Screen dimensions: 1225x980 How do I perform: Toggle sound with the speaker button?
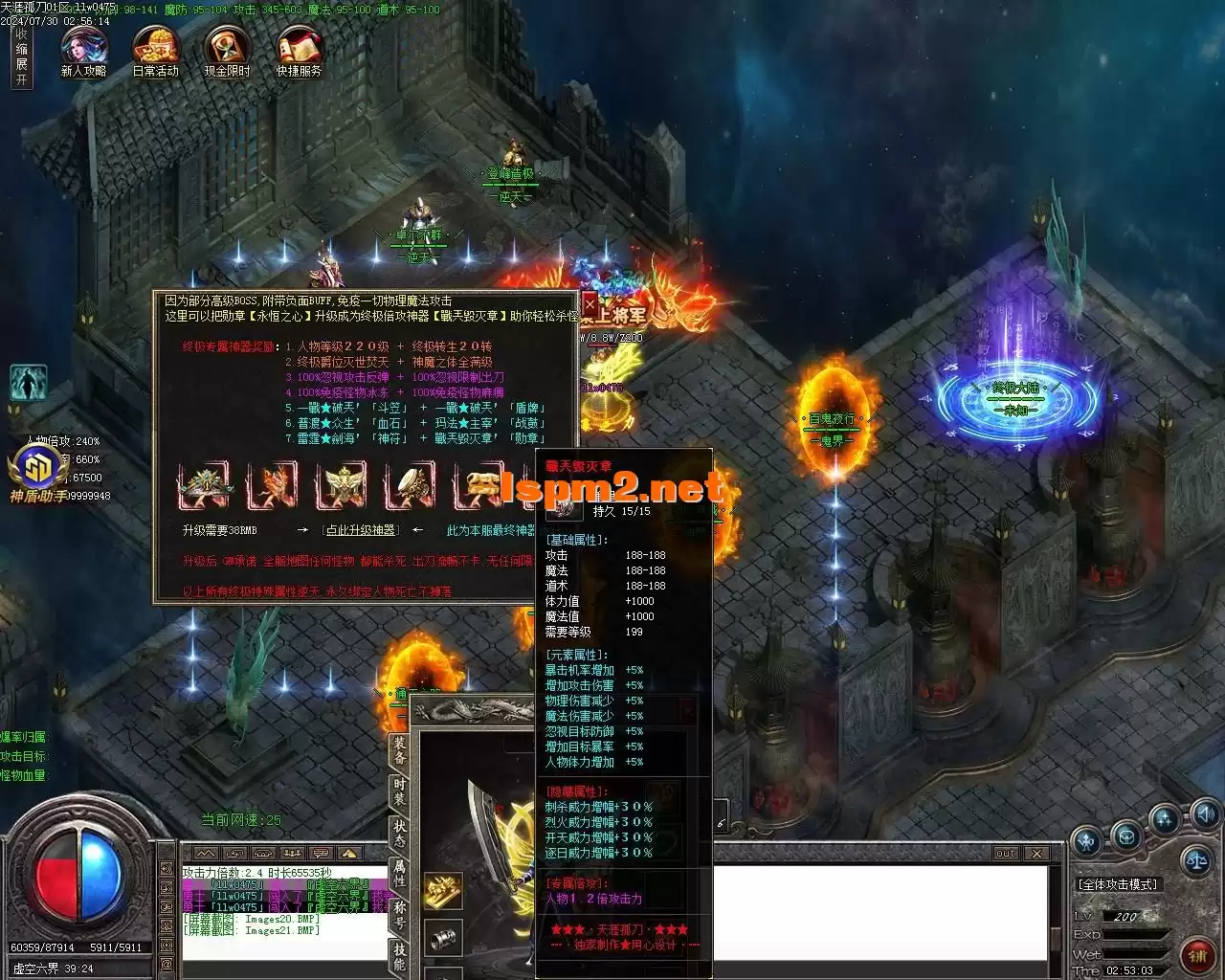click(x=1205, y=814)
